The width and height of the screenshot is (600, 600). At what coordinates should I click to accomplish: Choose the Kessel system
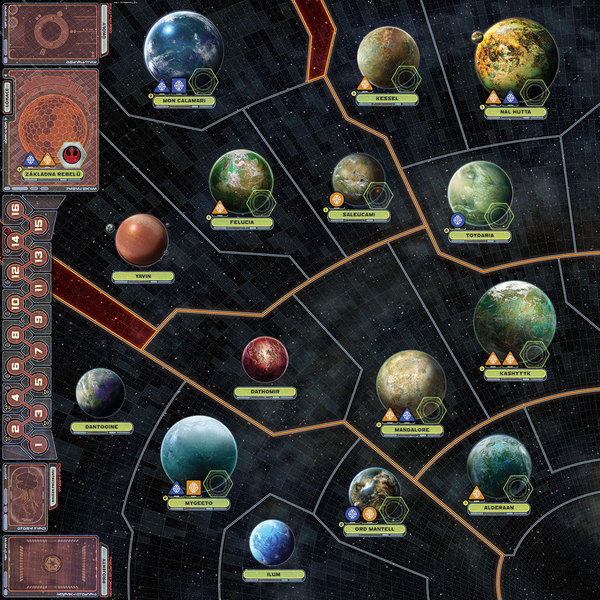pyautogui.click(x=388, y=57)
